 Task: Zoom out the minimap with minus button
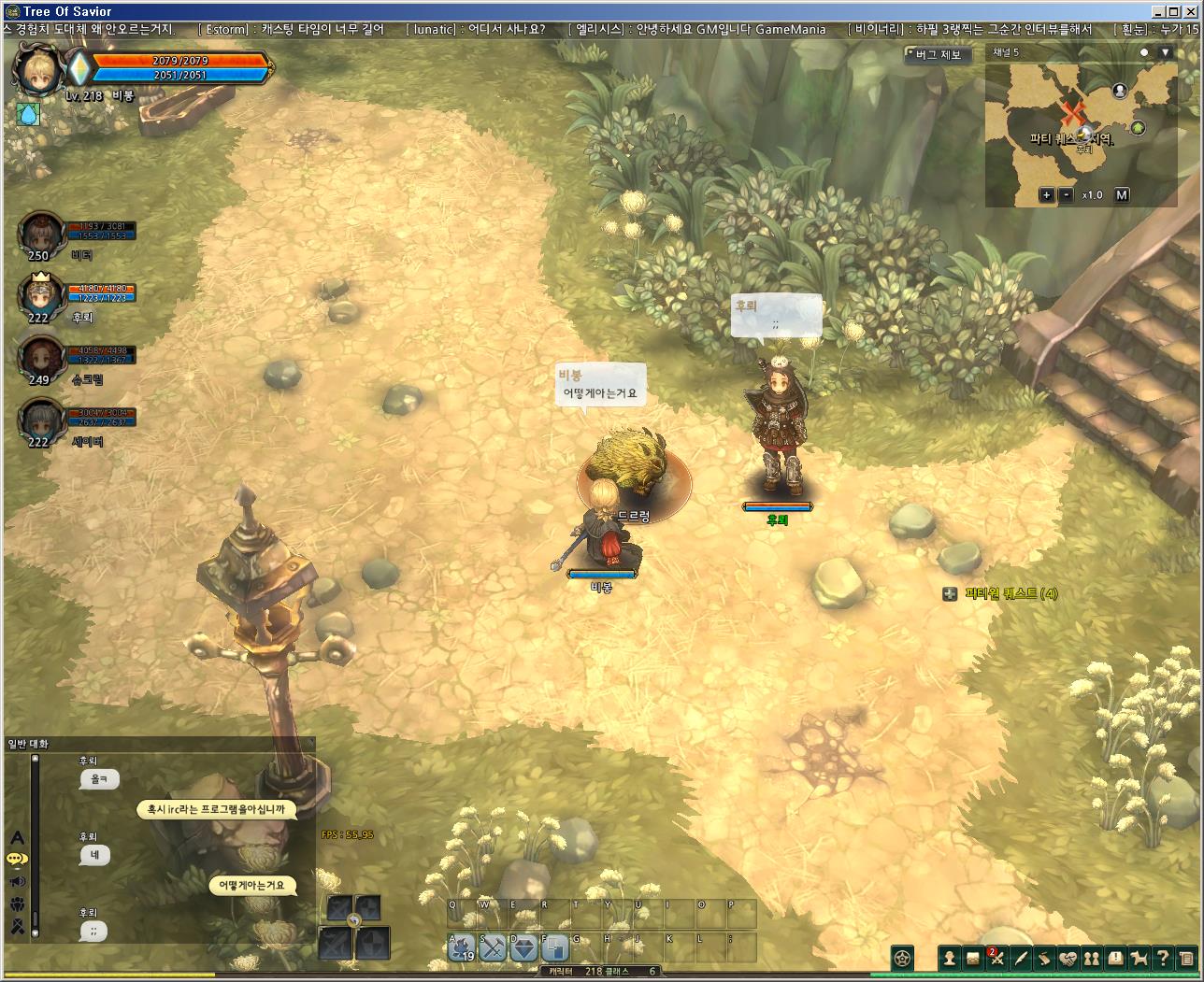[1067, 195]
